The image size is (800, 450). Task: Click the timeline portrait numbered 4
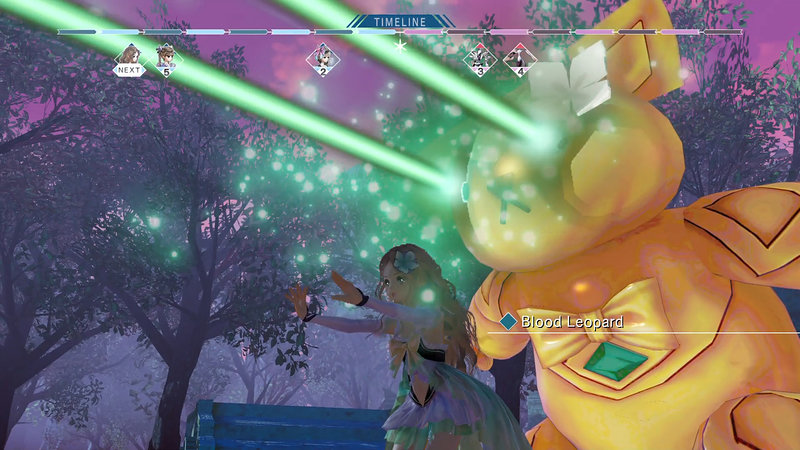(x=519, y=58)
